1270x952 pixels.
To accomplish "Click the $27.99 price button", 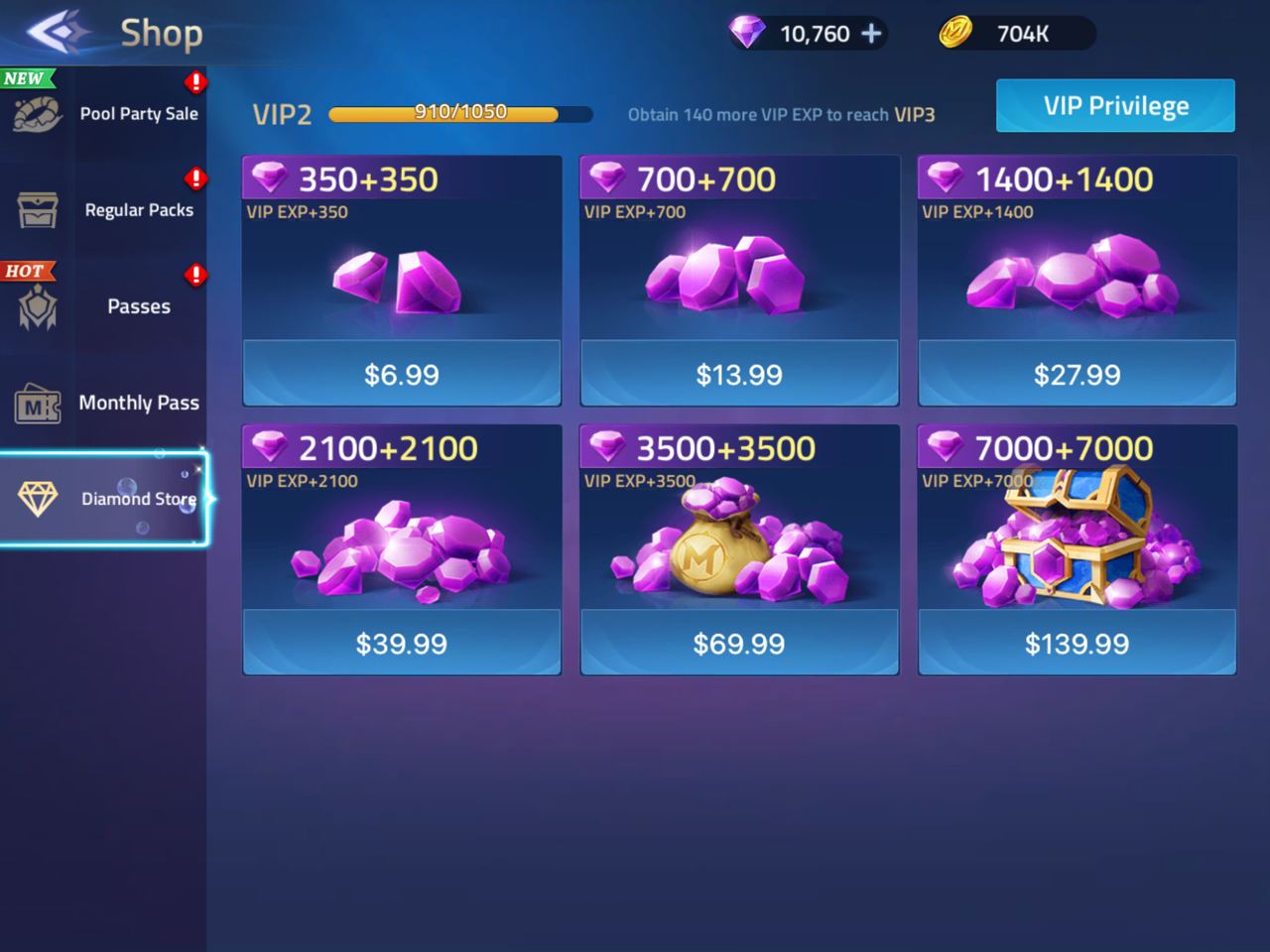I will pos(1077,374).
